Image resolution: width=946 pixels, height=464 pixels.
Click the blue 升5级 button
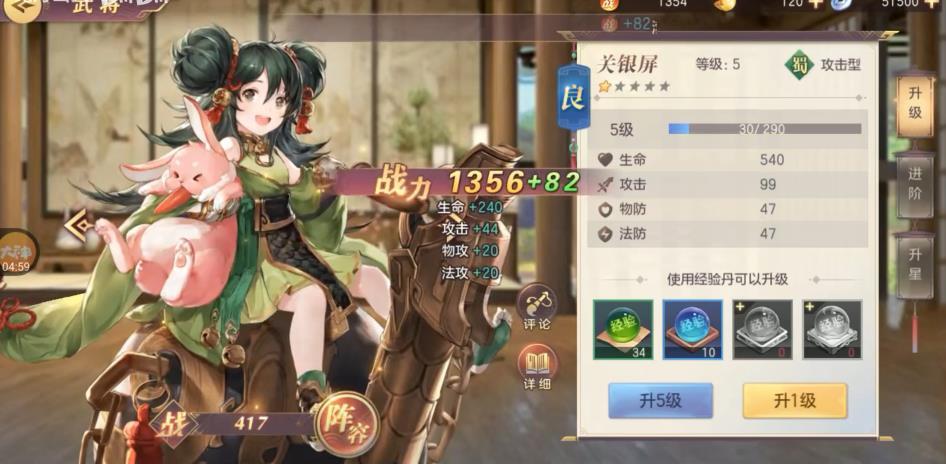click(660, 400)
